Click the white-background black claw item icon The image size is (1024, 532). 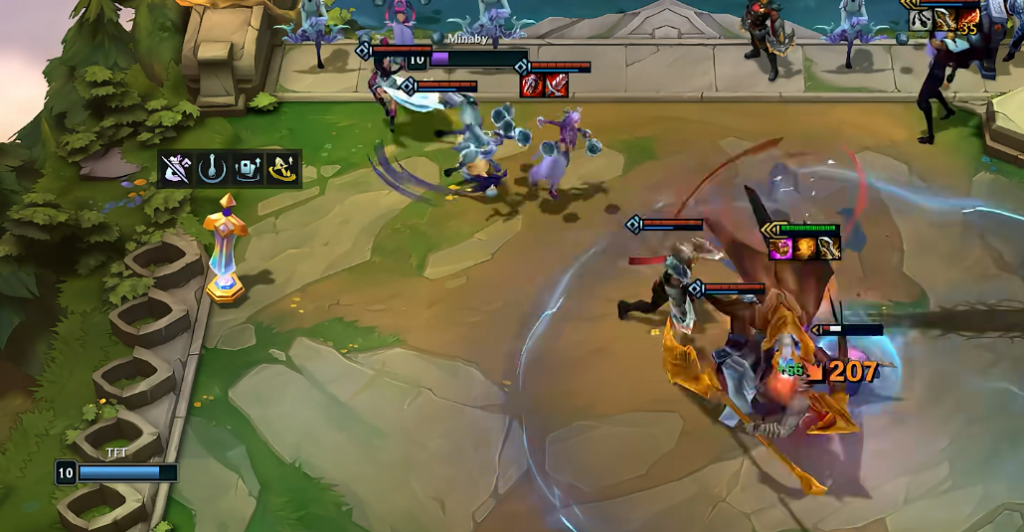click(x=920, y=20)
